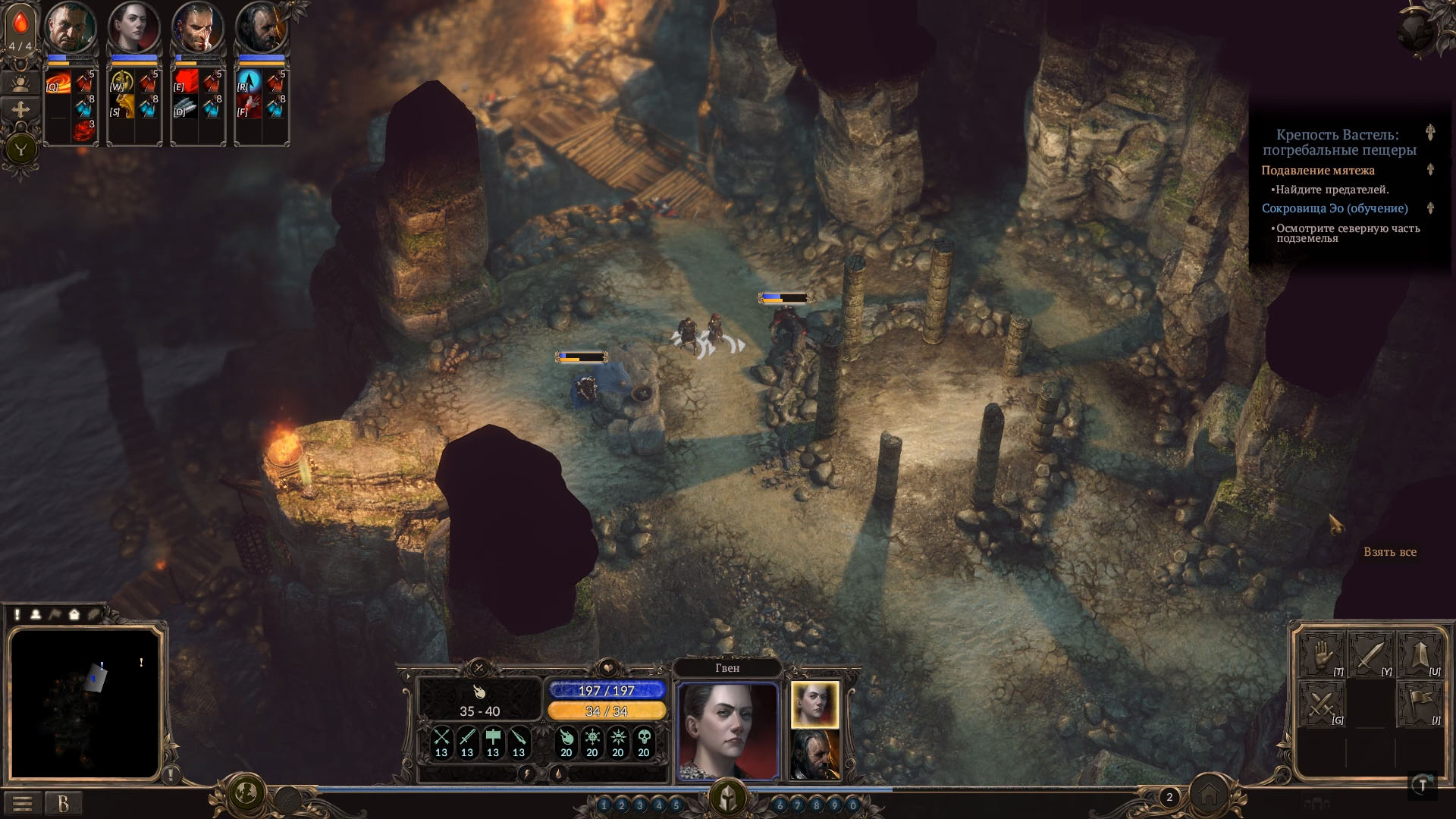Select the crossed swords command
Image resolution: width=1456 pixels, height=819 pixels.
[1323, 704]
